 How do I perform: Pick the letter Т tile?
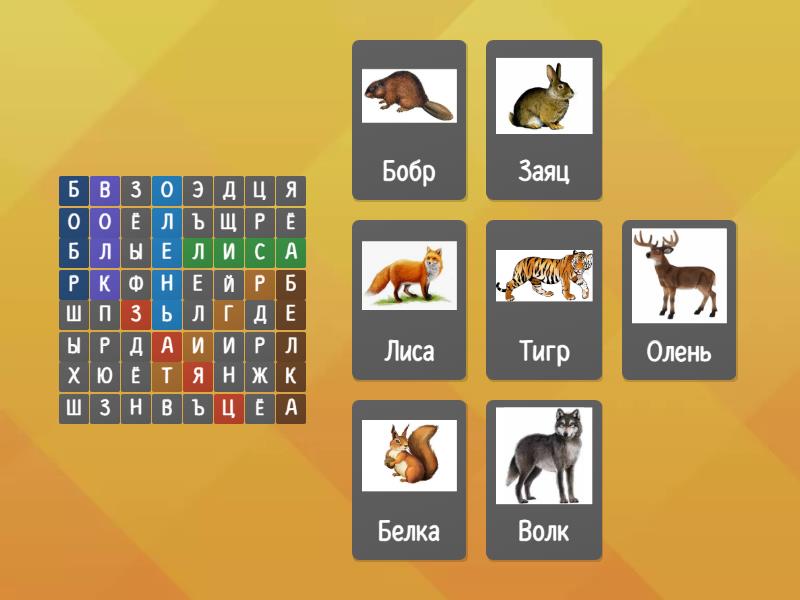[167, 377]
